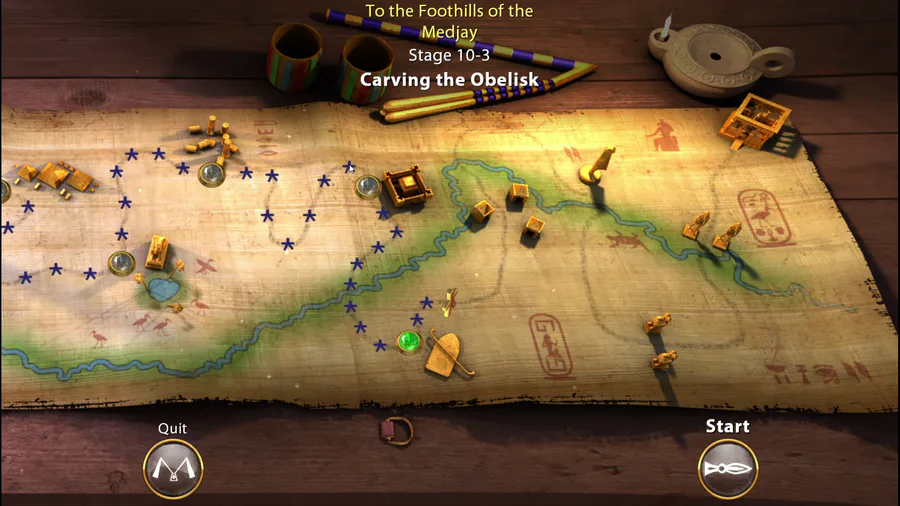Start the Carving the Obelisk stage
The image size is (900, 506).
coord(727,468)
